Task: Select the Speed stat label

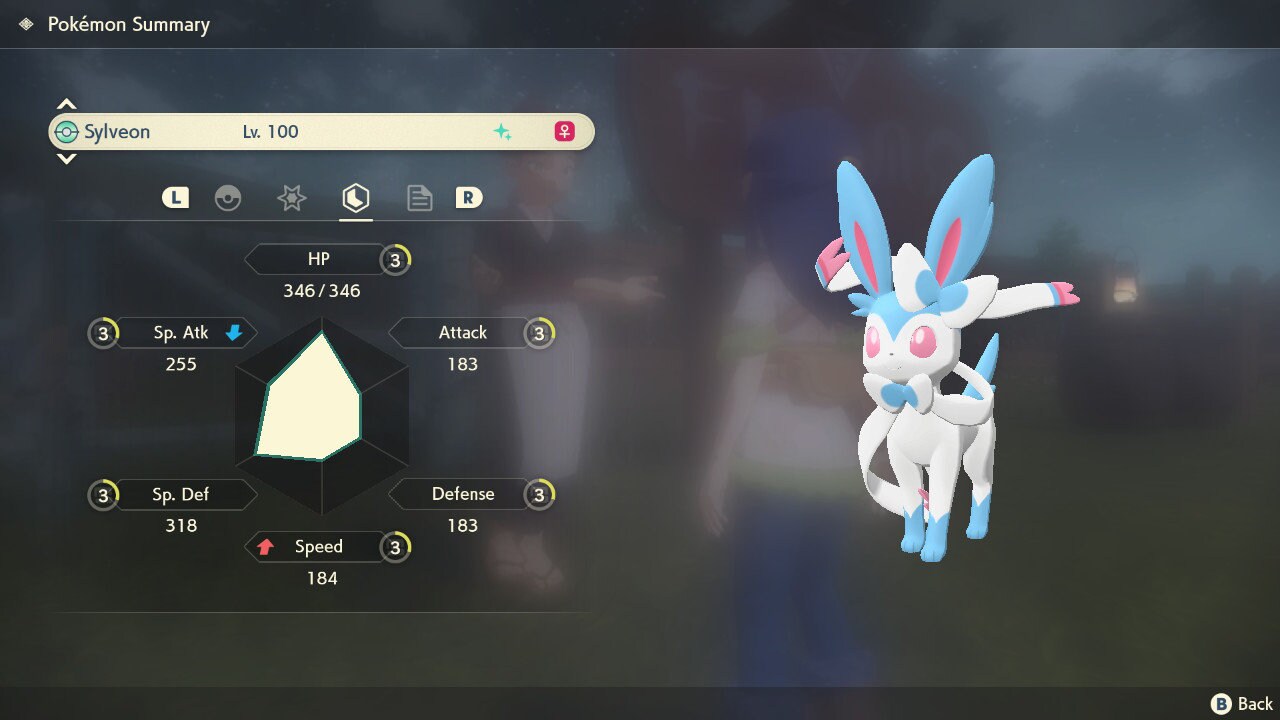Action: coord(317,547)
